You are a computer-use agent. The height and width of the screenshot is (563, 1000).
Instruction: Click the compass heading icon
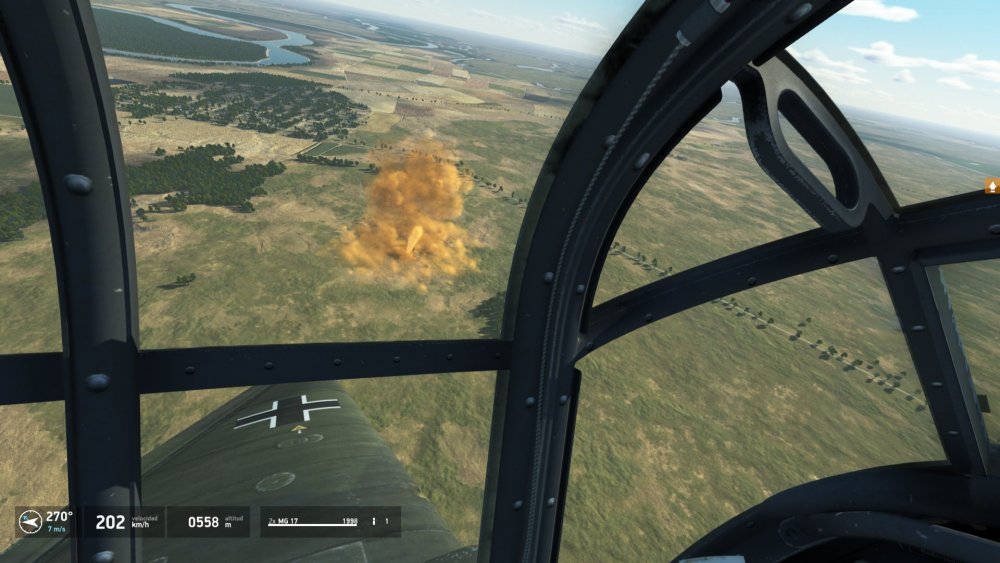pyautogui.click(x=31, y=521)
